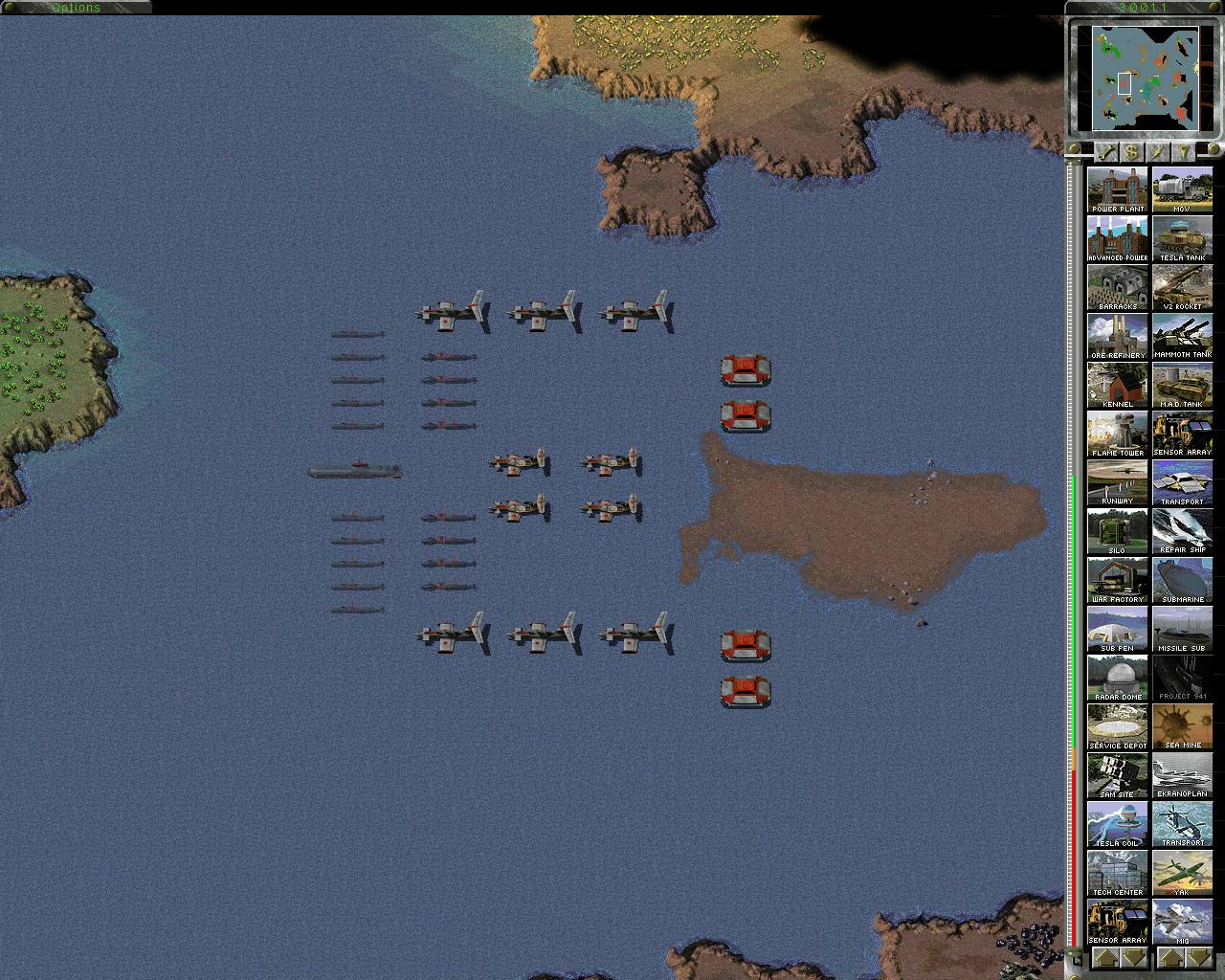1225x980 pixels.
Task: Build the Tech Center
Action: coord(1117,871)
